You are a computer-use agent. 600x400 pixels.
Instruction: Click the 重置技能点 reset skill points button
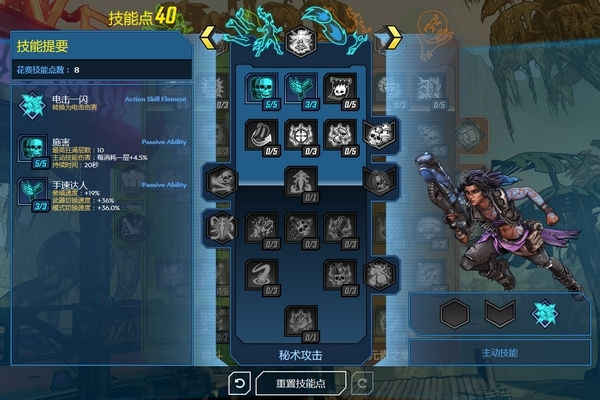pos(300,382)
